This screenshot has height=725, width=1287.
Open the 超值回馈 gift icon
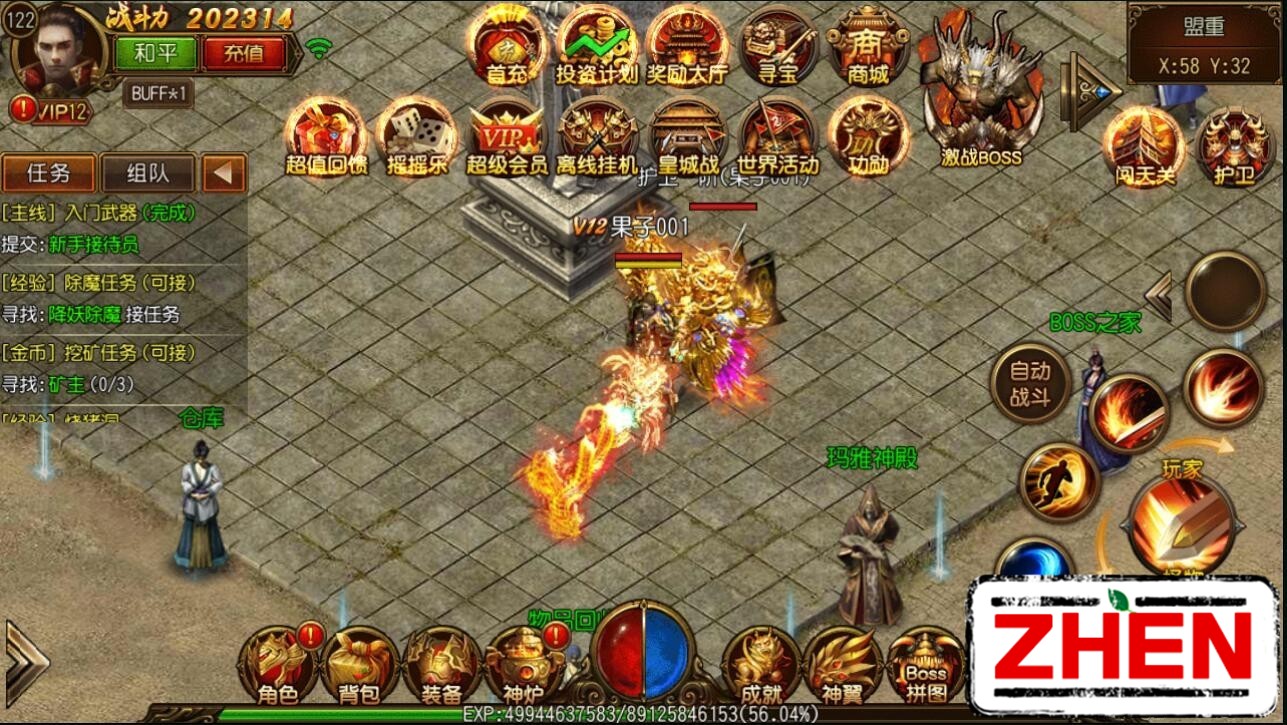(326, 135)
